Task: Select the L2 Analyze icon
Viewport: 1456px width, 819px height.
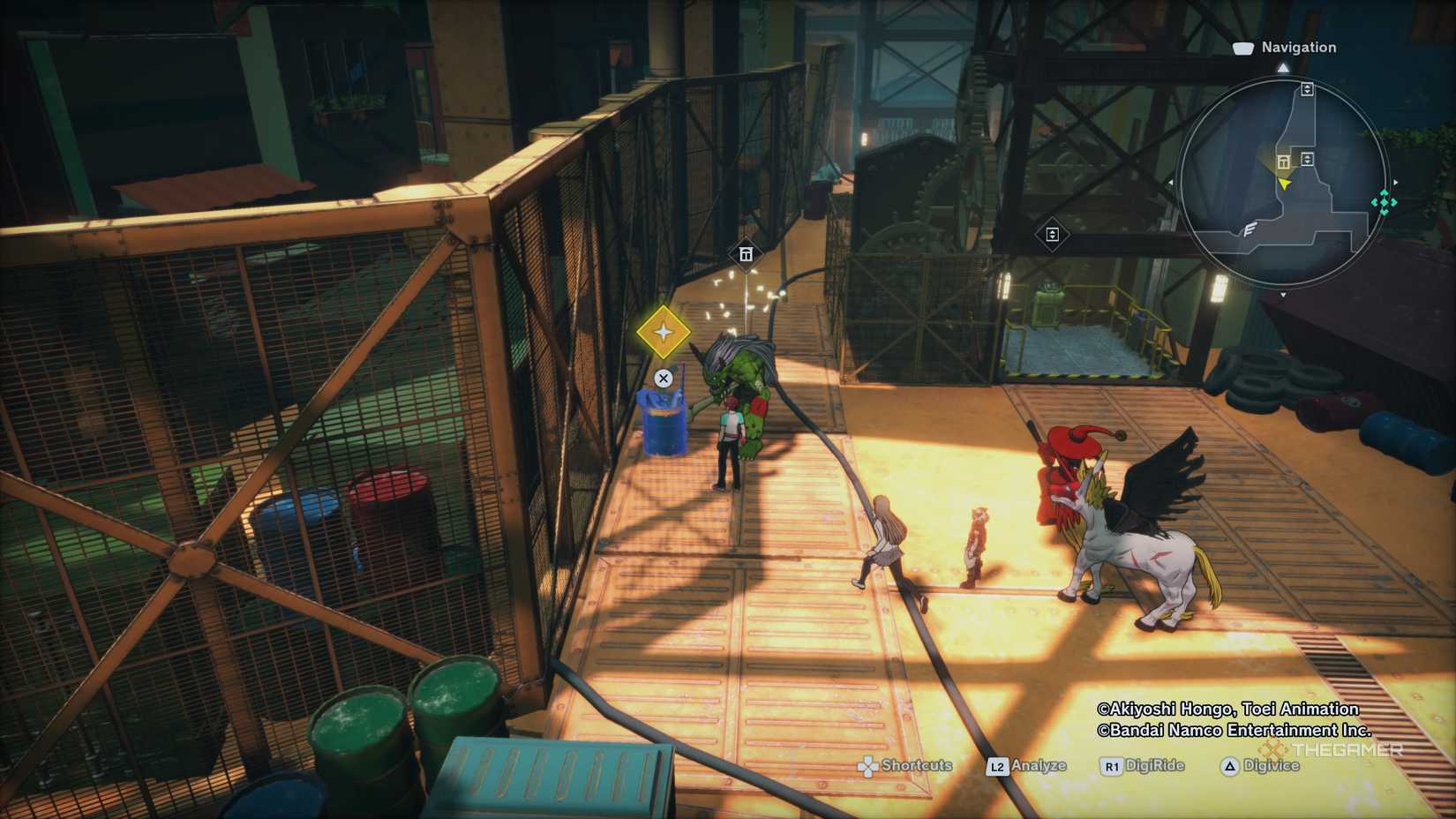Action: tap(997, 766)
